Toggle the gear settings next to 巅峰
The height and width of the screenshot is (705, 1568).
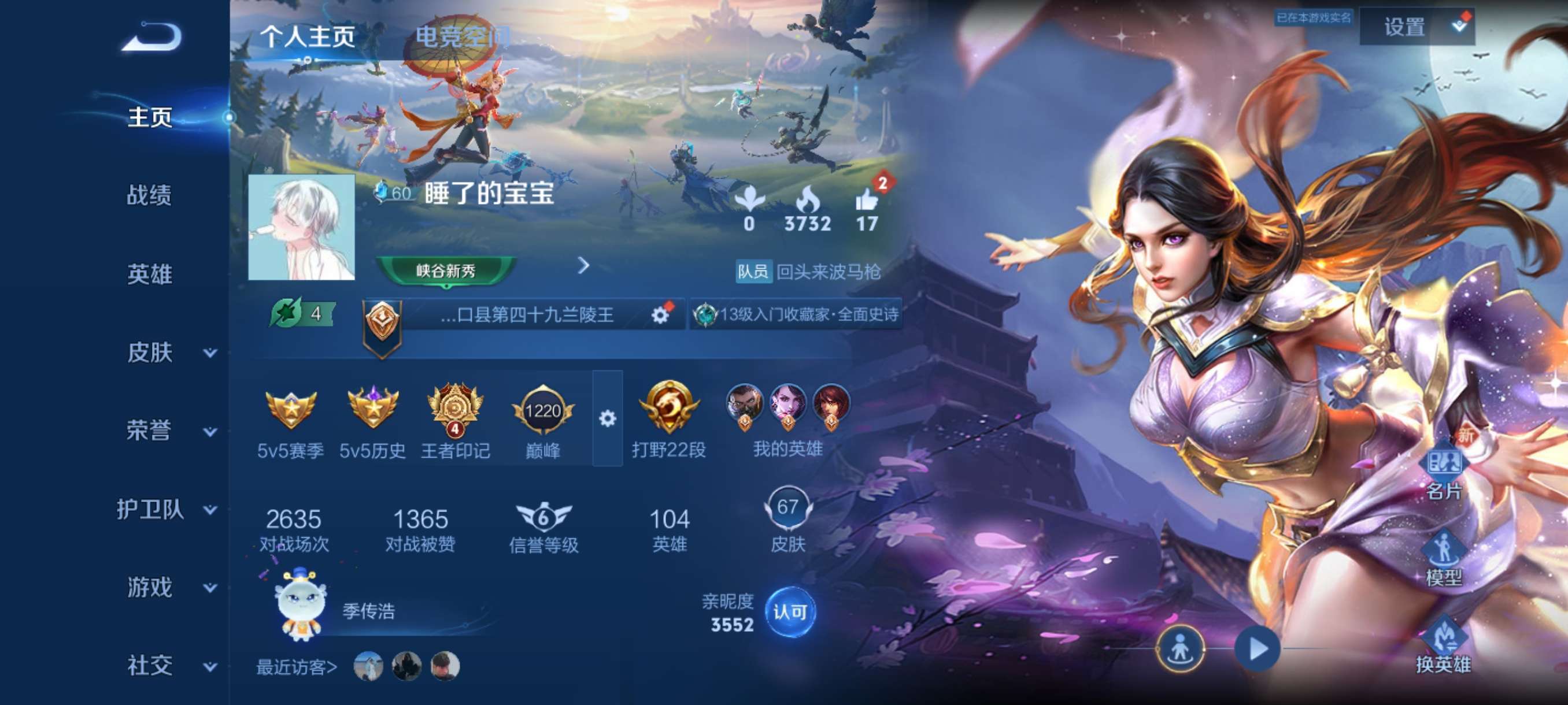click(607, 418)
